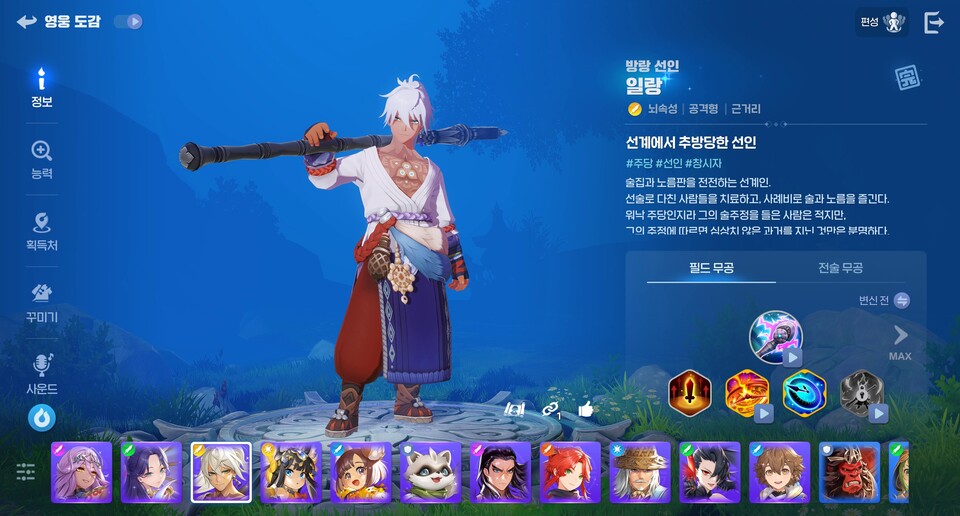Toggle the play switch beside 영웅 도감
The image size is (960, 516).
pos(128,21)
